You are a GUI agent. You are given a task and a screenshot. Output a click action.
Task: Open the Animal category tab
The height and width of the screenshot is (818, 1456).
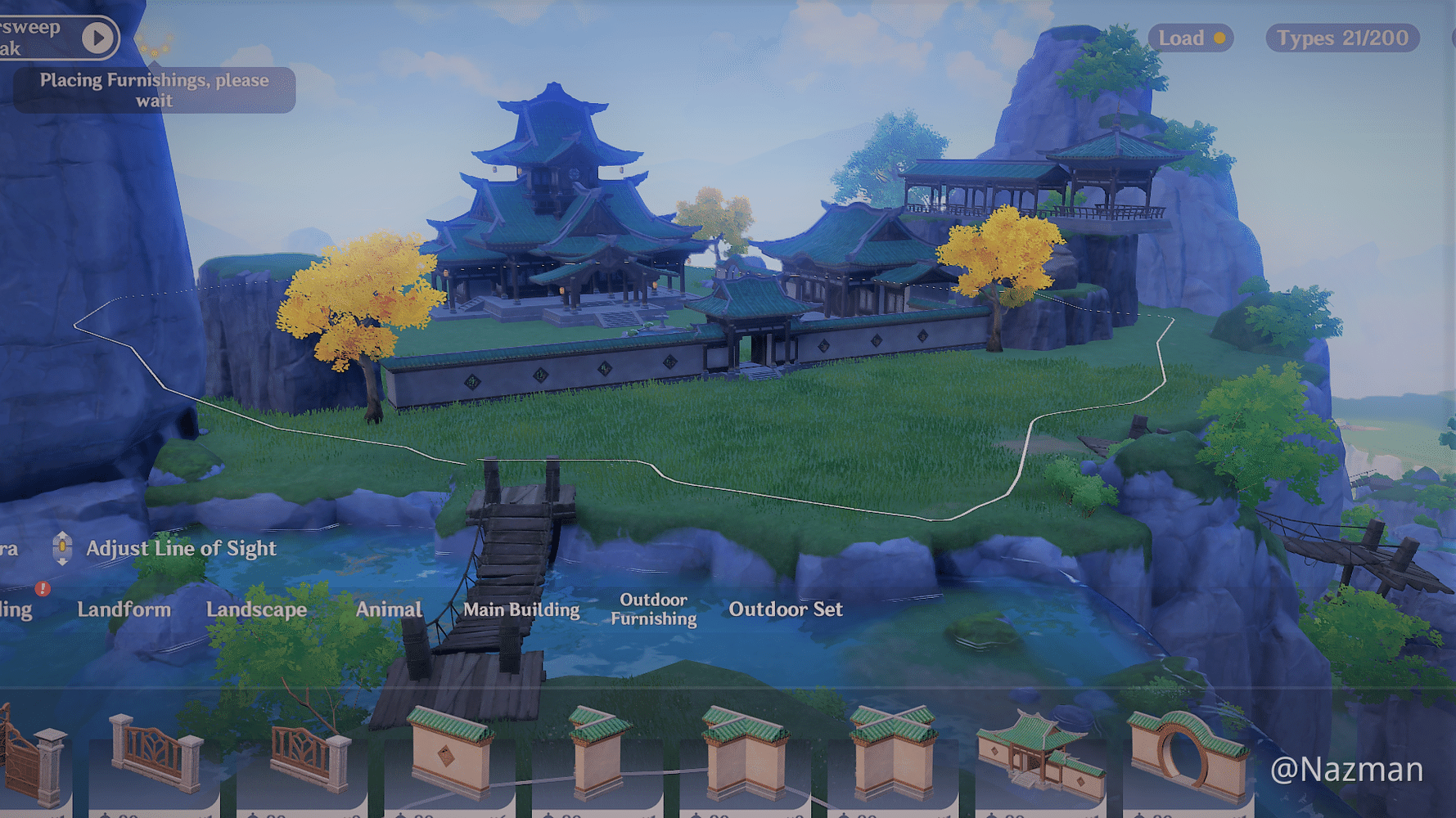click(389, 609)
